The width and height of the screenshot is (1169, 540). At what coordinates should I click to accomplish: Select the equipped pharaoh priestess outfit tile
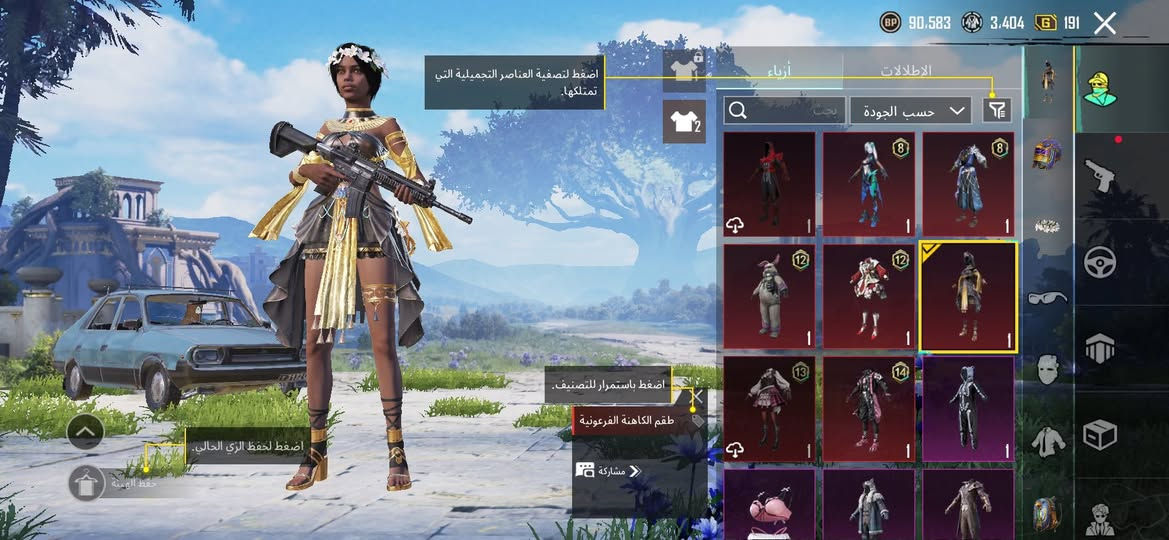(x=968, y=296)
